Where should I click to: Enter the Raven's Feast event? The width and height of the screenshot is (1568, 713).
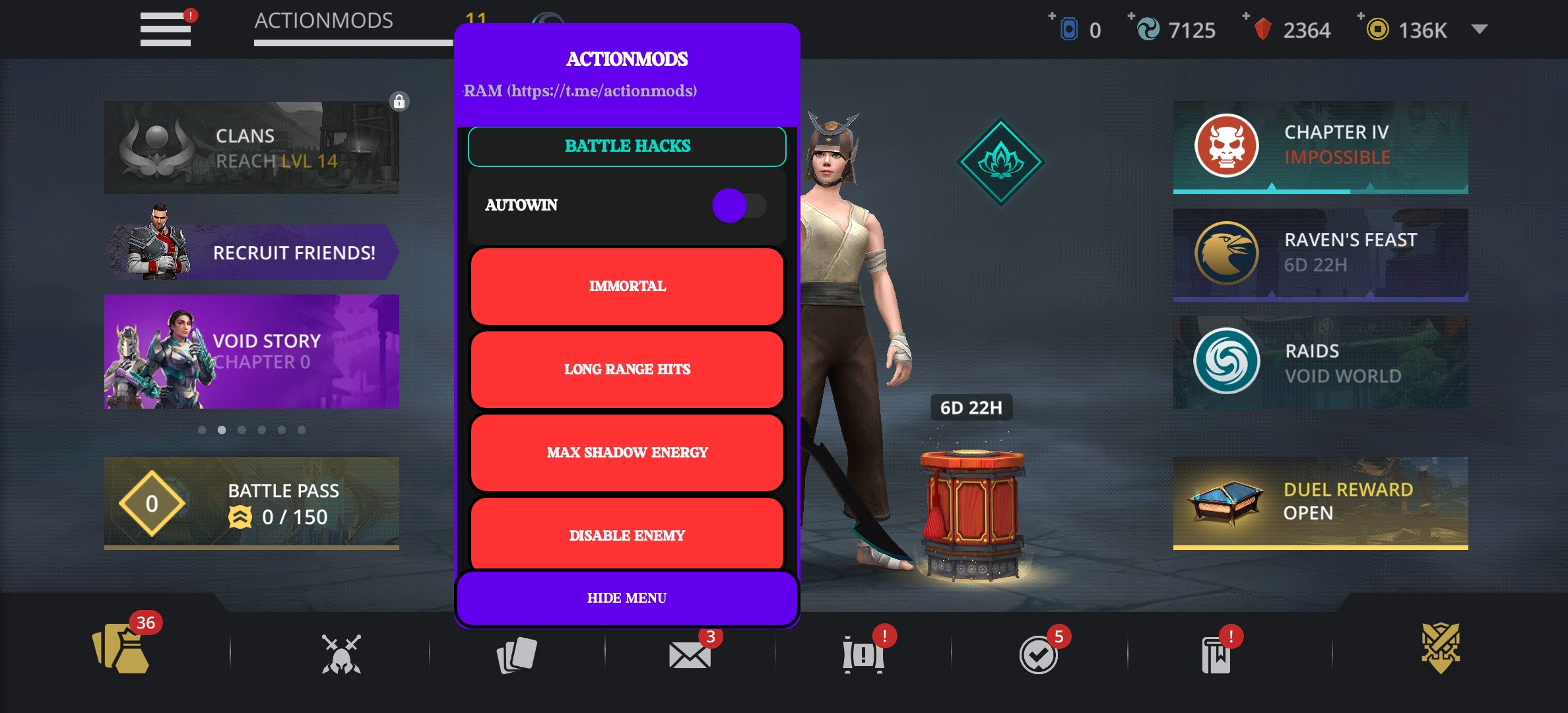pos(1320,254)
